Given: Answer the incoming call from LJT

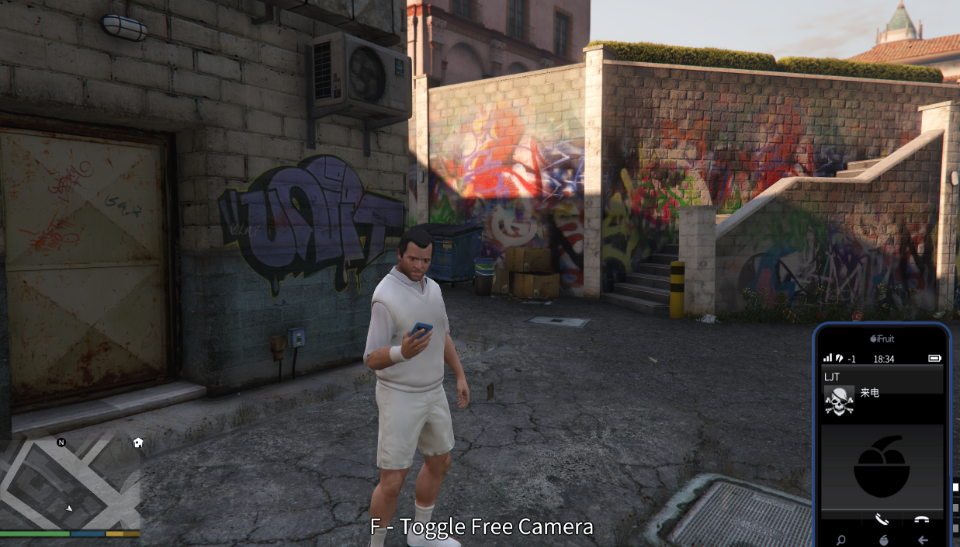Looking at the screenshot, I should 881,519.
